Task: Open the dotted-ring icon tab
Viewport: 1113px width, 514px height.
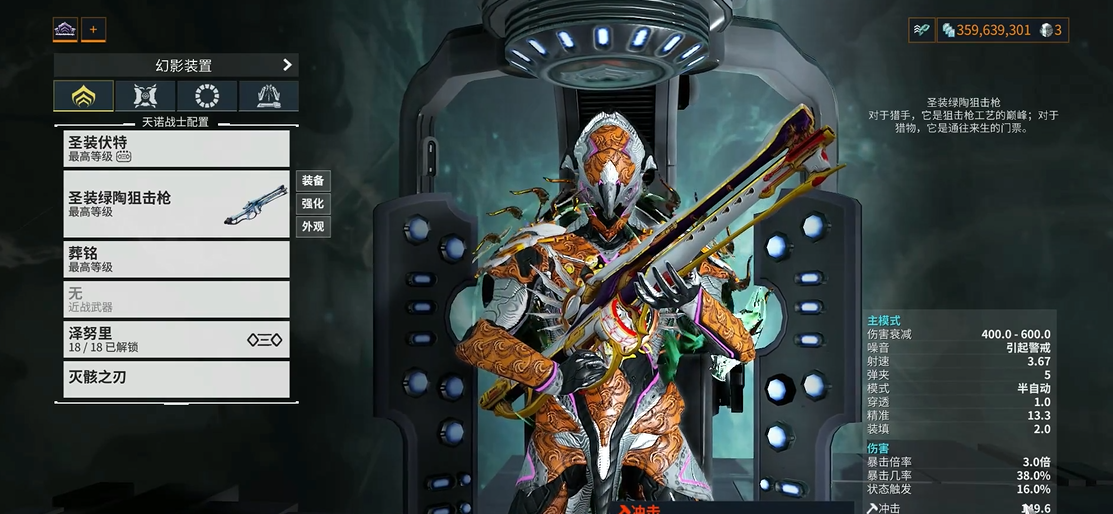Action: 207,96
